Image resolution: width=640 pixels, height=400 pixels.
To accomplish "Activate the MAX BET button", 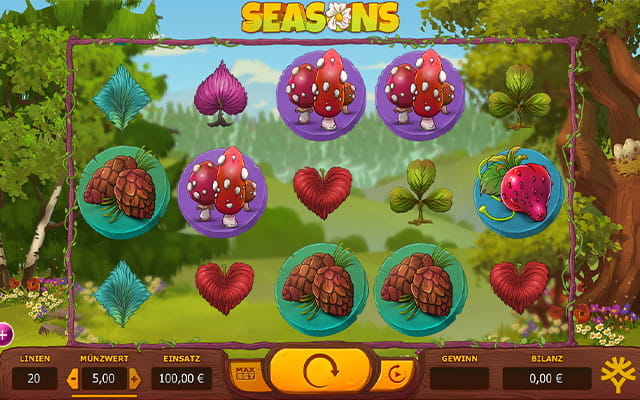I will coord(244,373).
